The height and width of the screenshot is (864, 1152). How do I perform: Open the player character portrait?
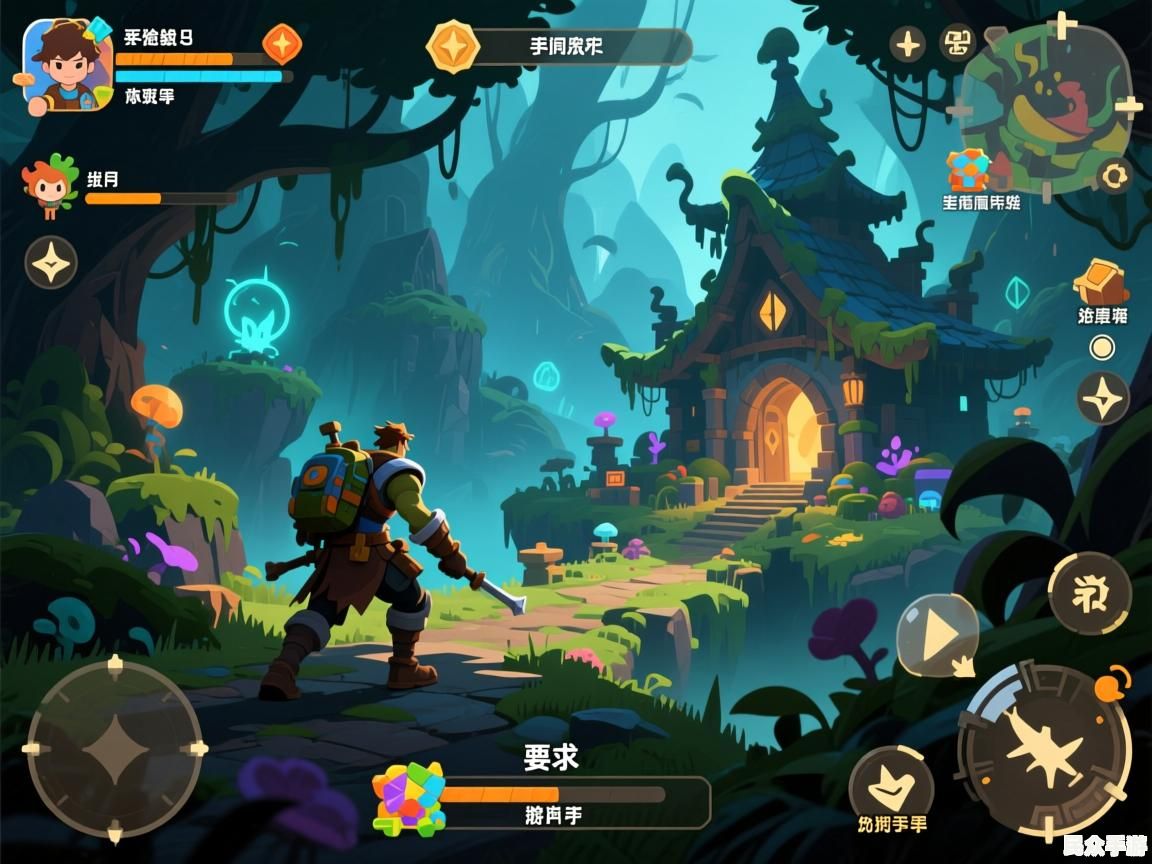click(x=67, y=65)
